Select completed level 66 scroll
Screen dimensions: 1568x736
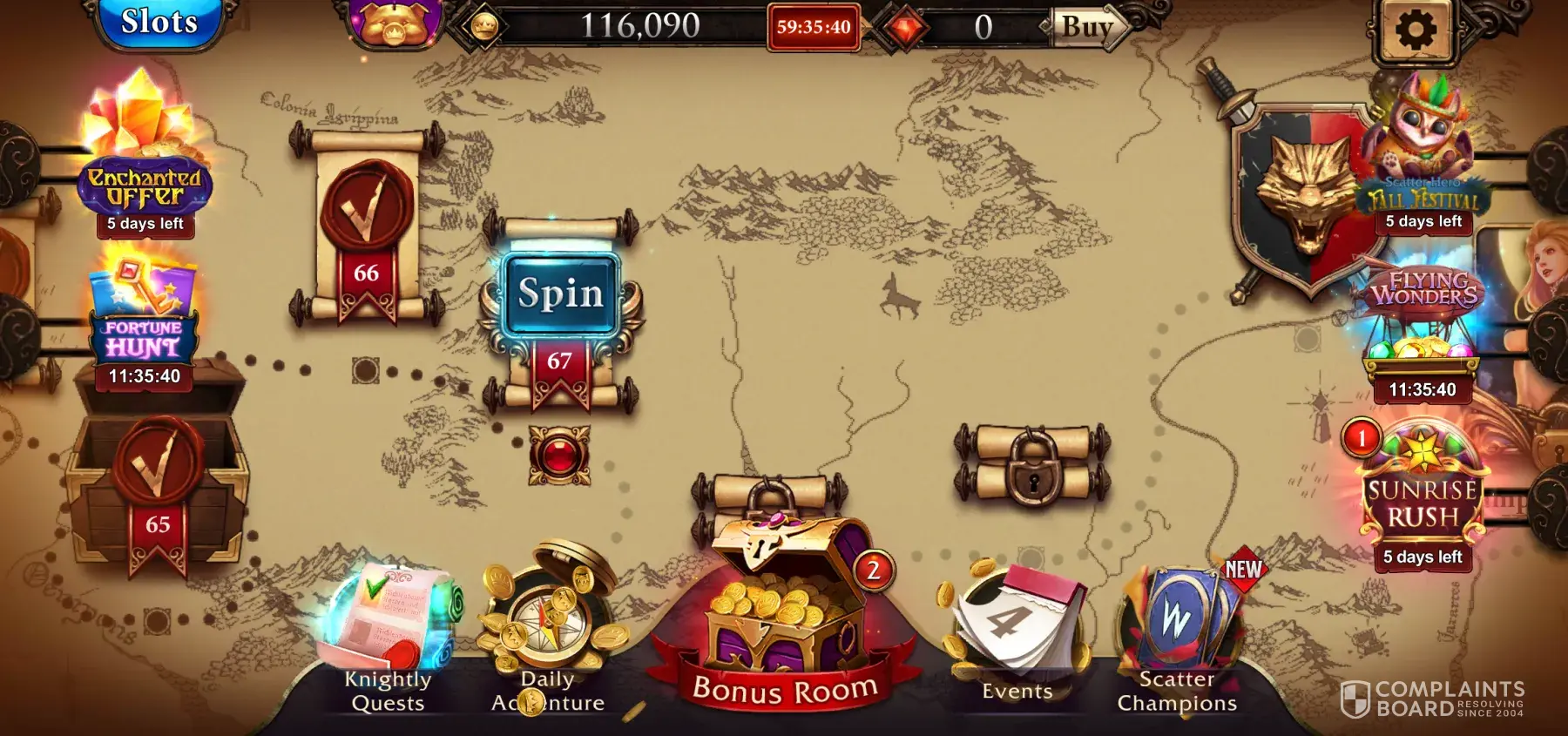[366, 228]
